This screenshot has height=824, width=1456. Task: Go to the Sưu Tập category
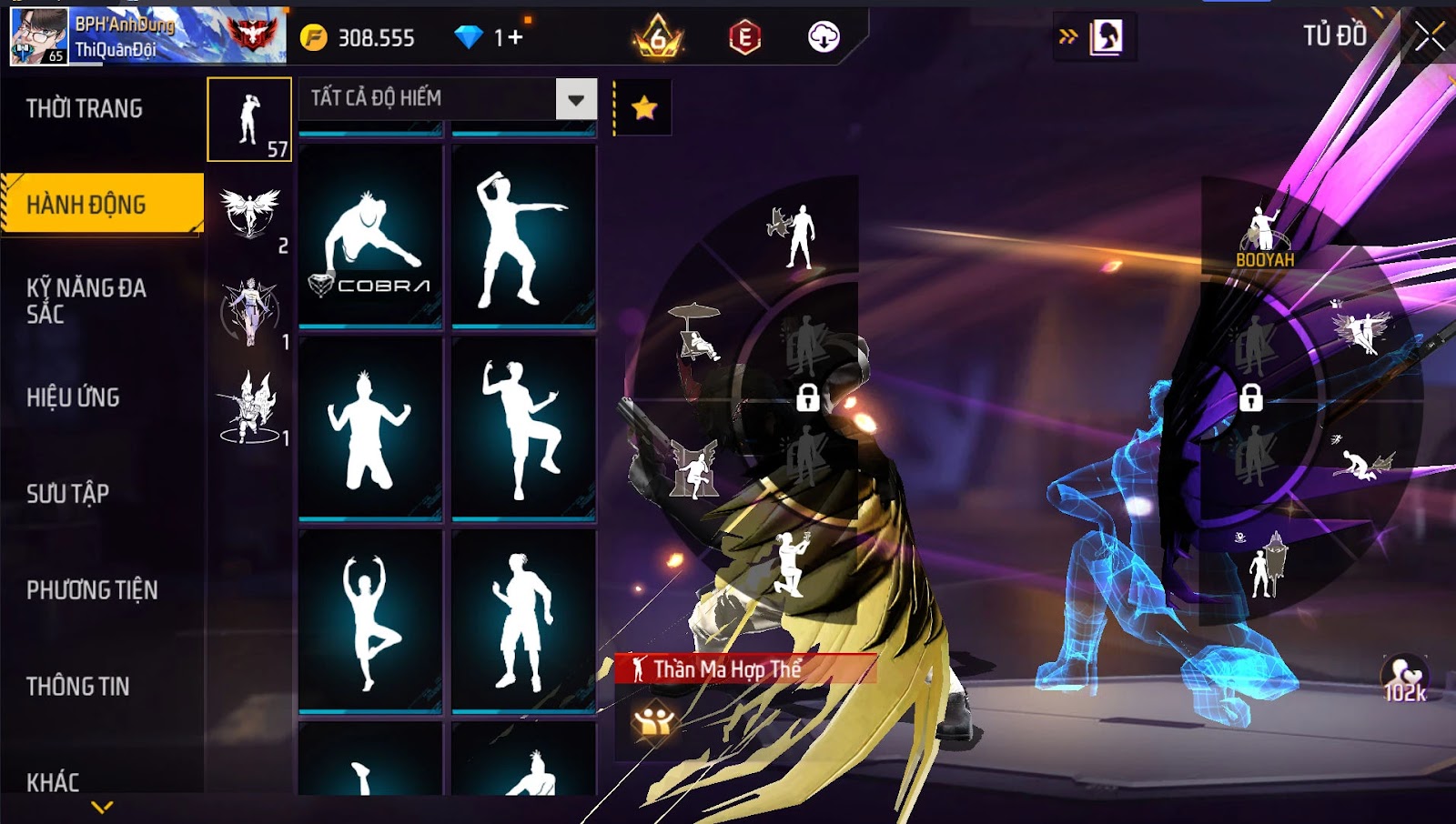(x=67, y=494)
